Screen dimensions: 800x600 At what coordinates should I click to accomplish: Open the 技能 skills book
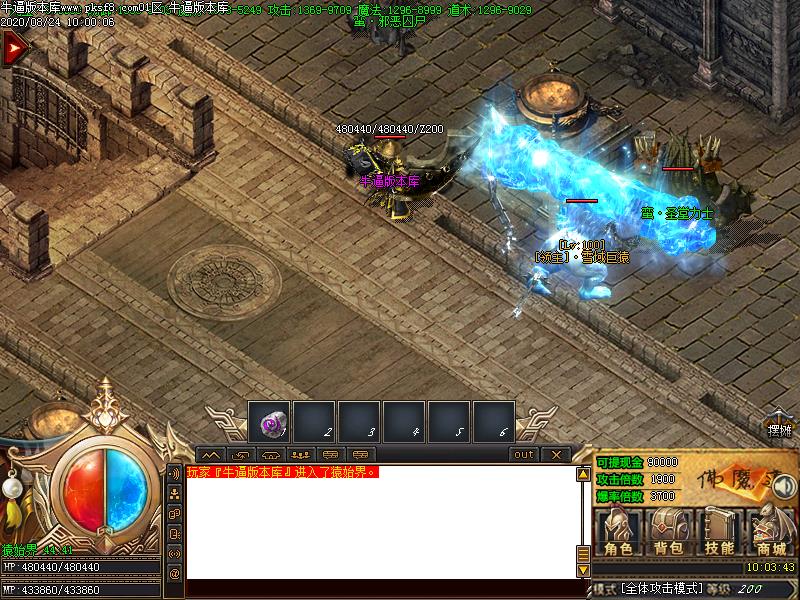(x=719, y=530)
